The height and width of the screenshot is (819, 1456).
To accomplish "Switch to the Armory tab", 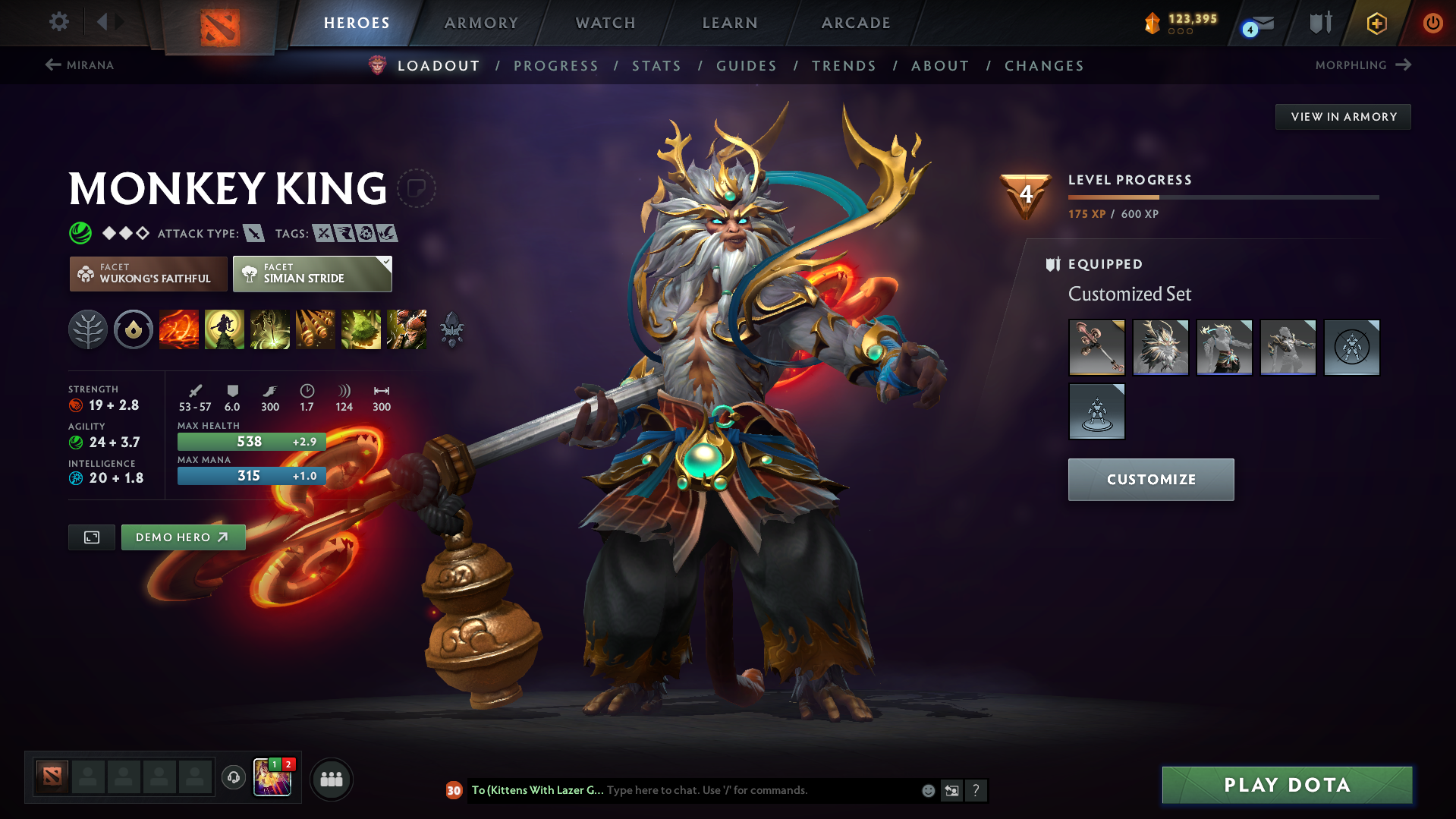I will 482,23.
